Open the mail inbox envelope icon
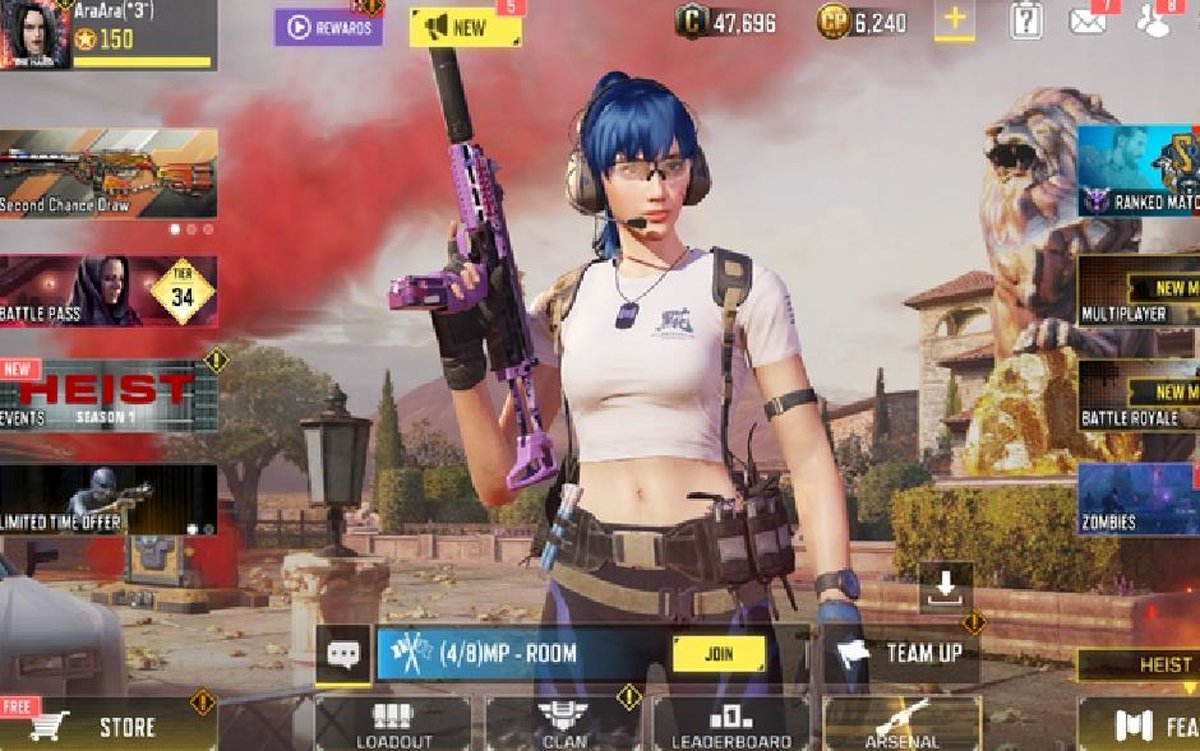Image resolution: width=1200 pixels, height=751 pixels. 1087,21
